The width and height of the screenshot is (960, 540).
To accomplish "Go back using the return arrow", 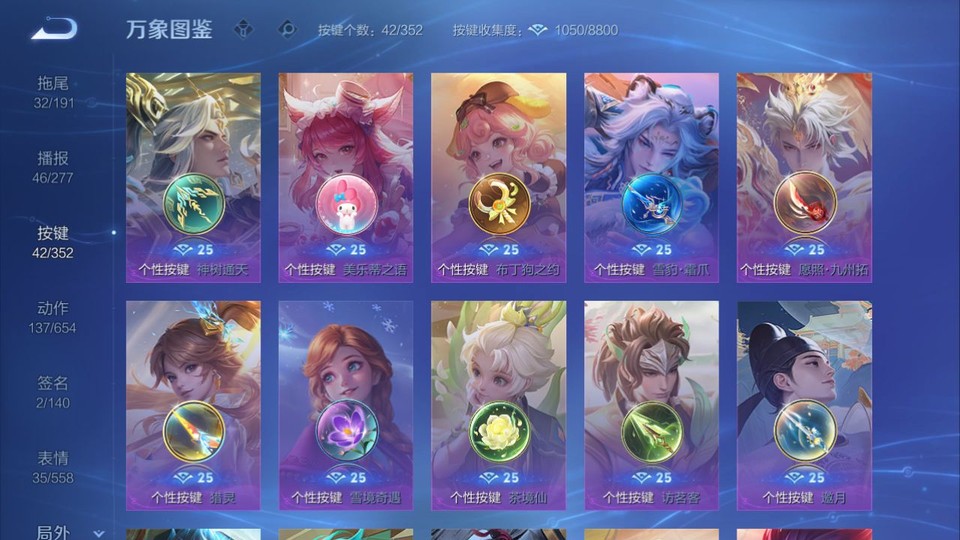I will click(x=54, y=29).
